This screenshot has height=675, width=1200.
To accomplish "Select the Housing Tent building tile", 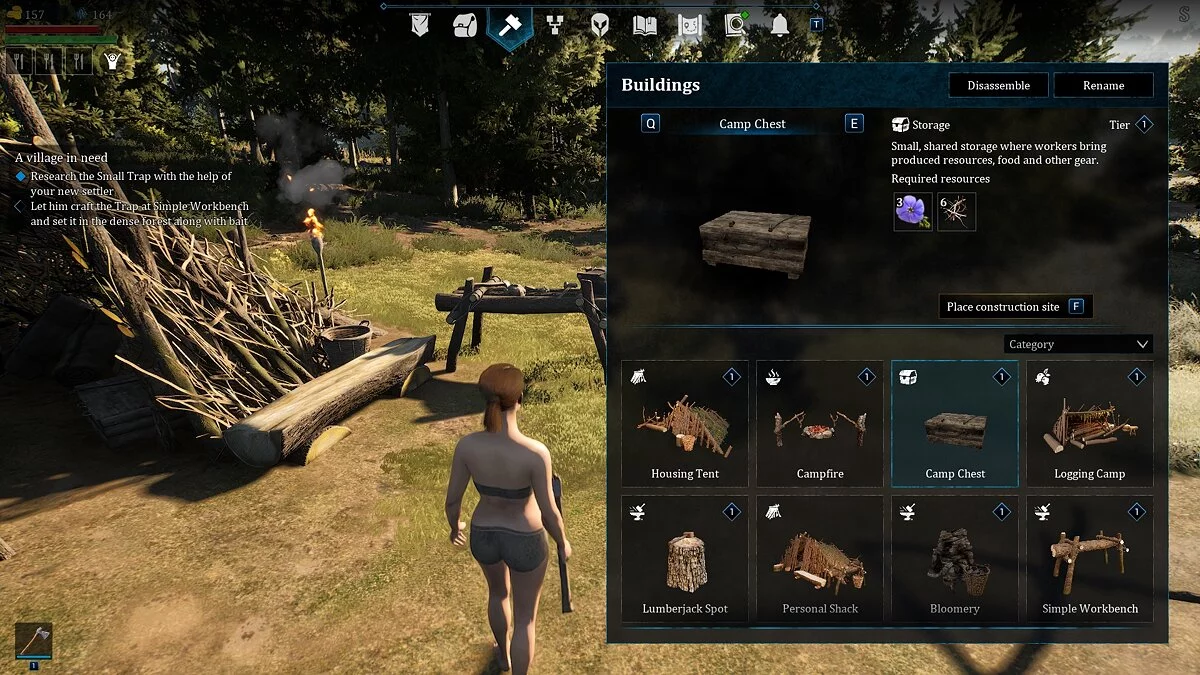I will click(x=685, y=424).
